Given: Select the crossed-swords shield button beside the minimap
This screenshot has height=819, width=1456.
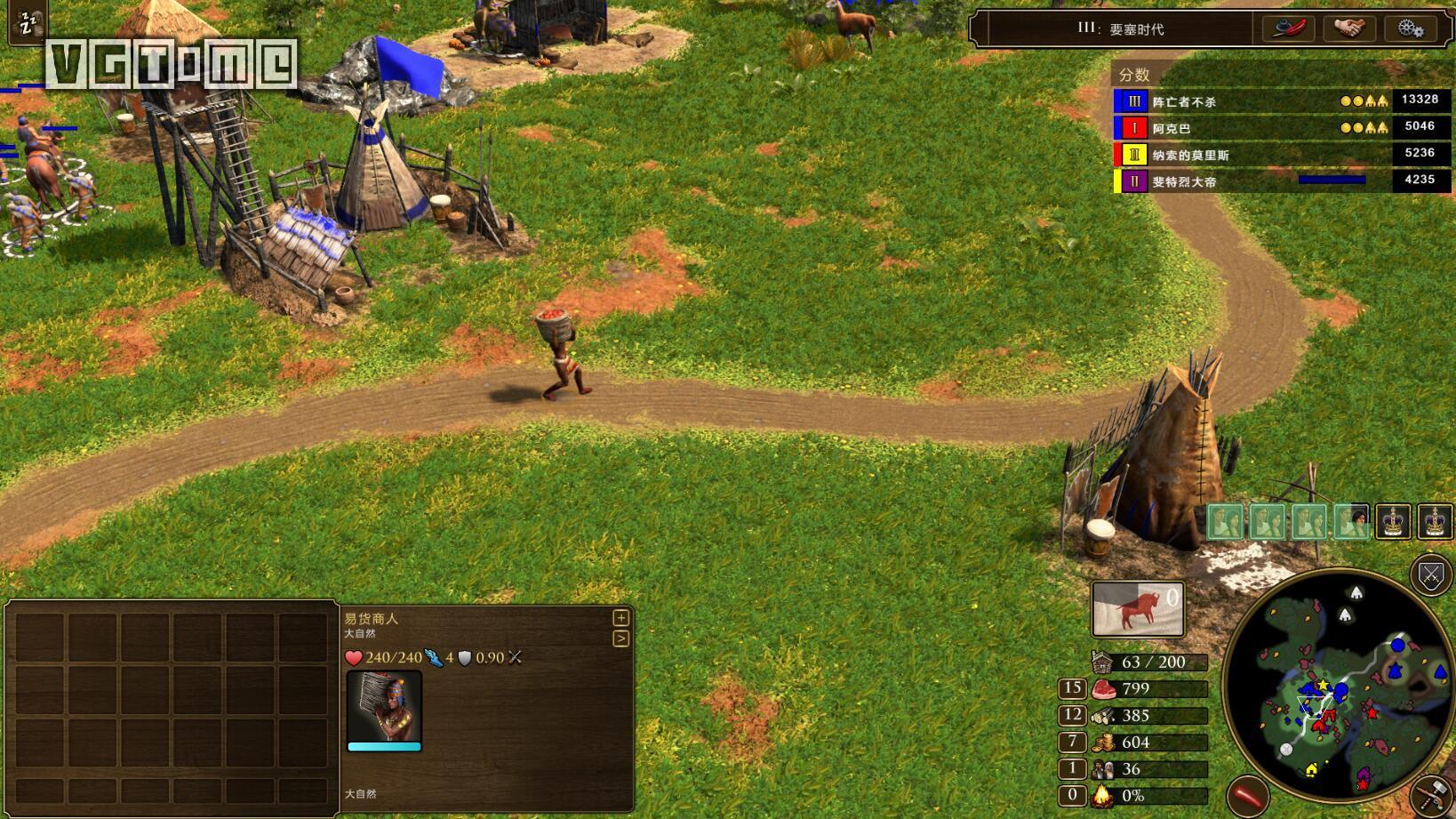Looking at the screenshot, I should 1430,575.
